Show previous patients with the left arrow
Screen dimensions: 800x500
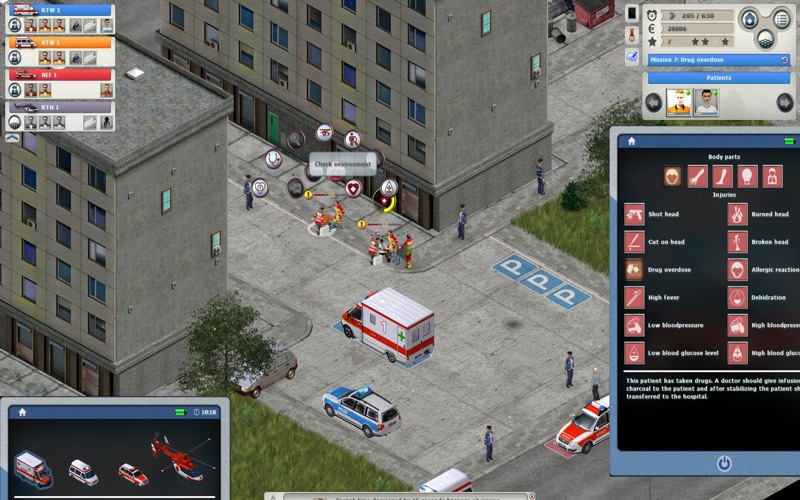(x=654, y=101)
